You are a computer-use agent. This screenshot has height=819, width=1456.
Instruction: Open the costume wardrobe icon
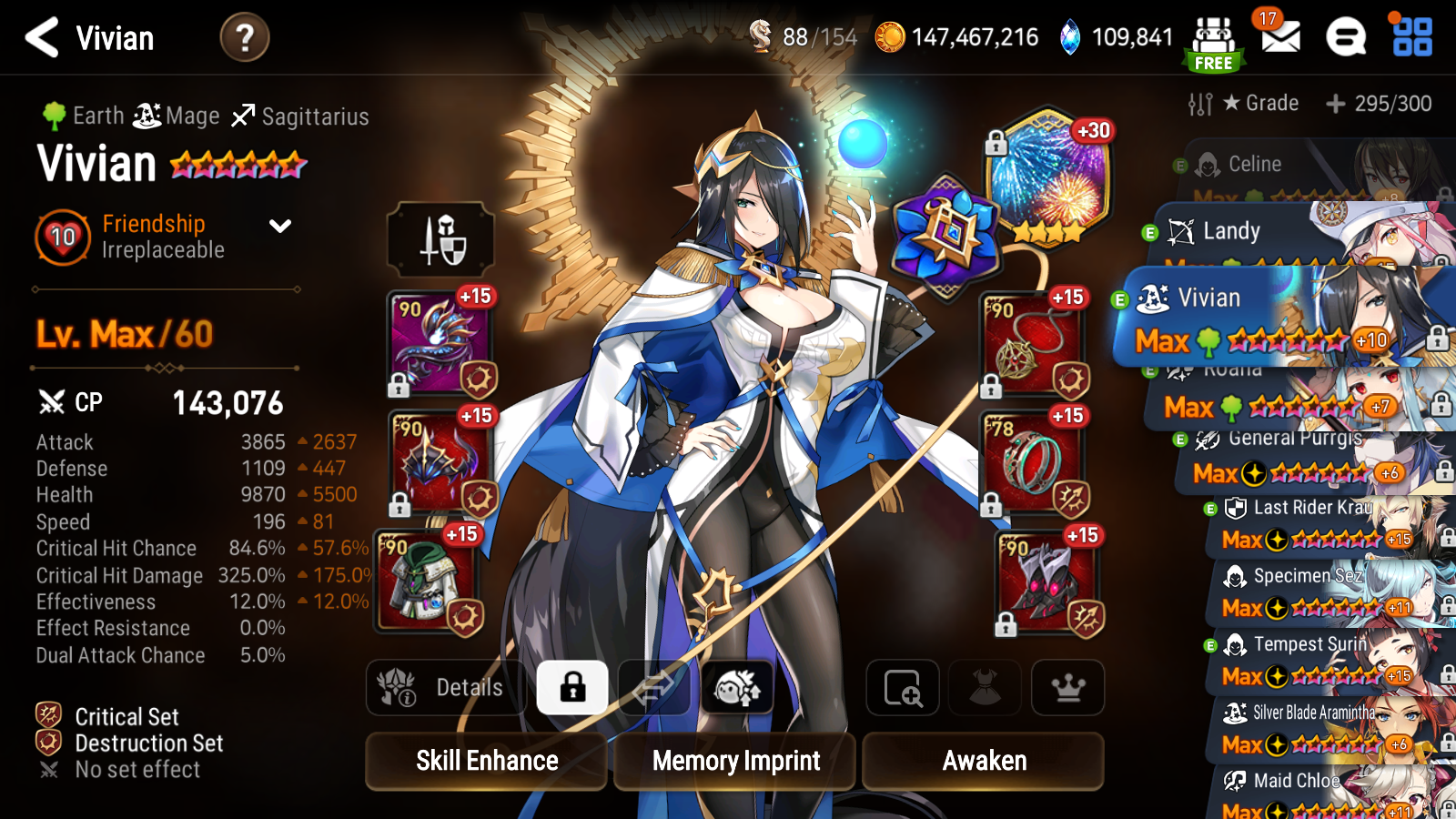[985, 688]
